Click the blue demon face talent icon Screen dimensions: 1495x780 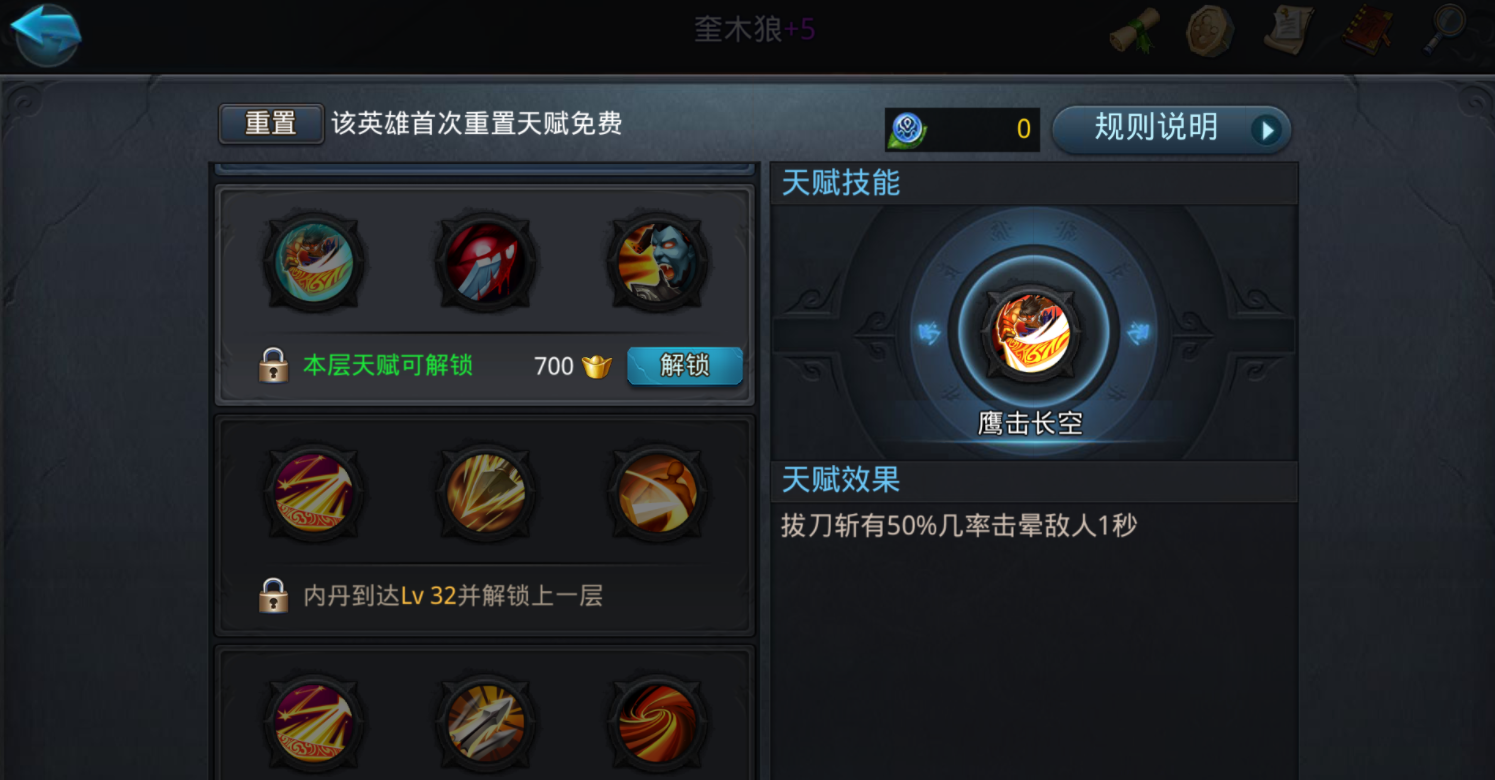(x=657, y=263)
